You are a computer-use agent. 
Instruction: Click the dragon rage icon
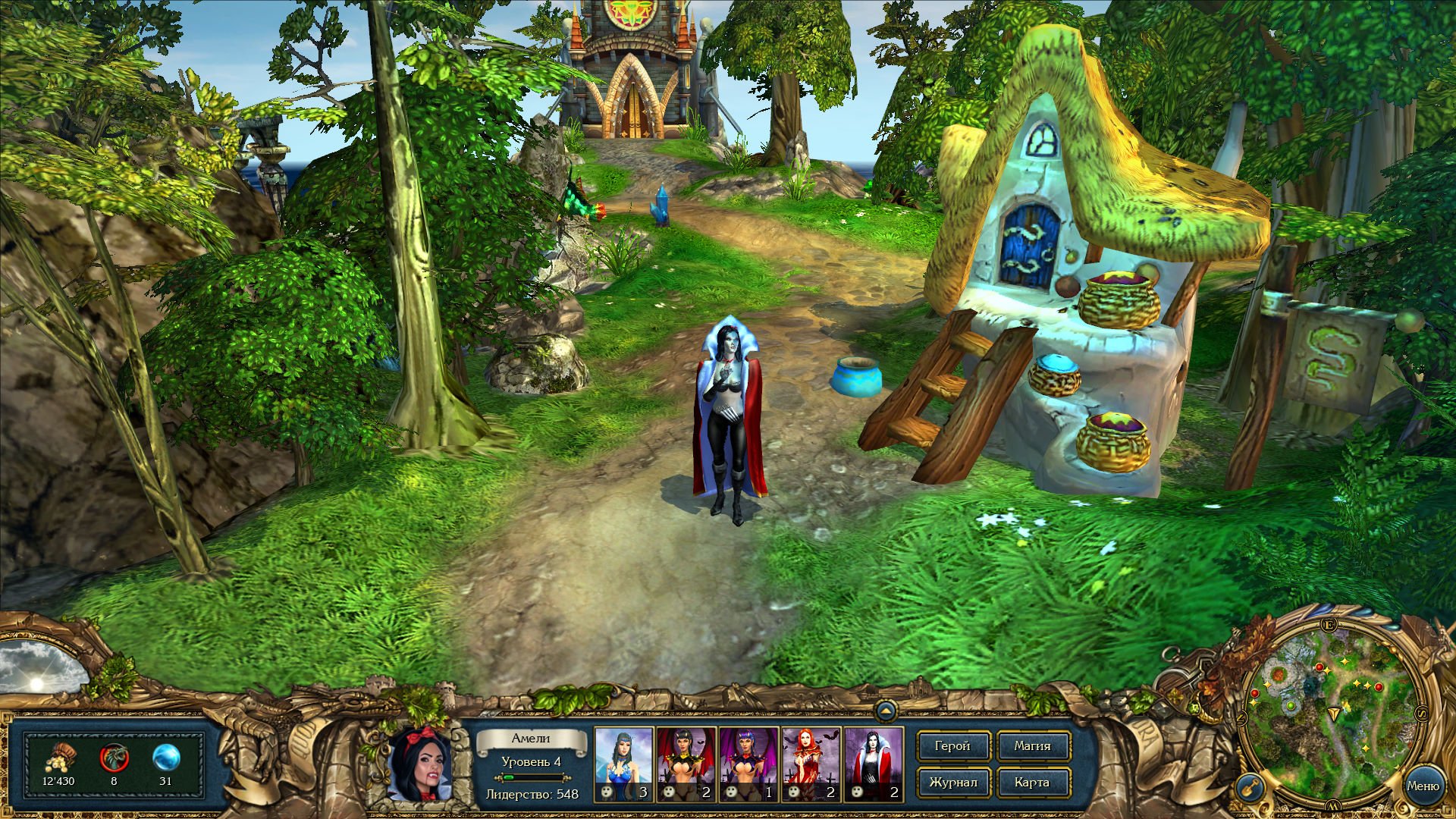(x=114, y=758)
